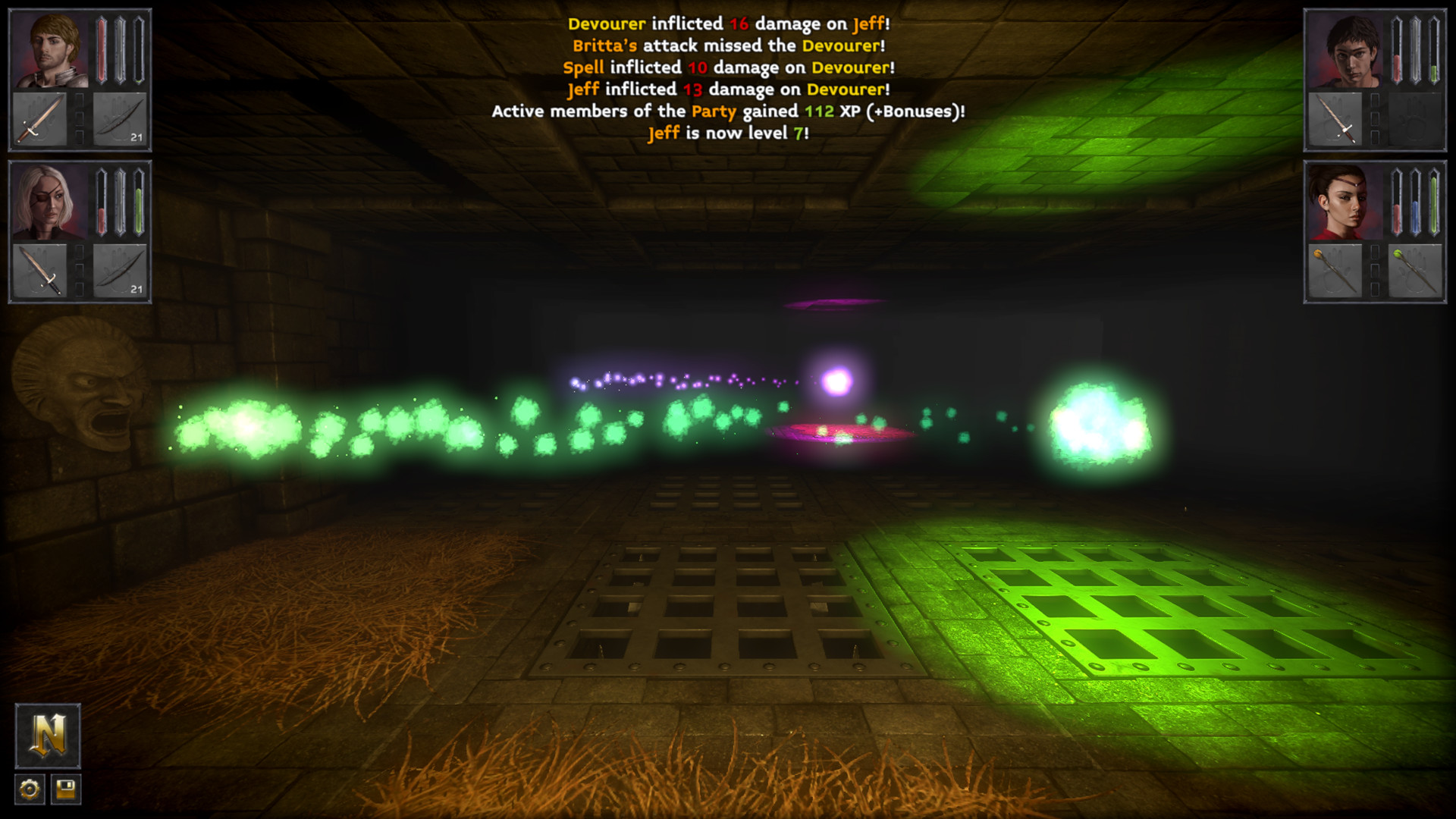The image size is (1456, 819).
Task: Click the warrior's bow slot showing 21 arrows
Action: point(121,118)
